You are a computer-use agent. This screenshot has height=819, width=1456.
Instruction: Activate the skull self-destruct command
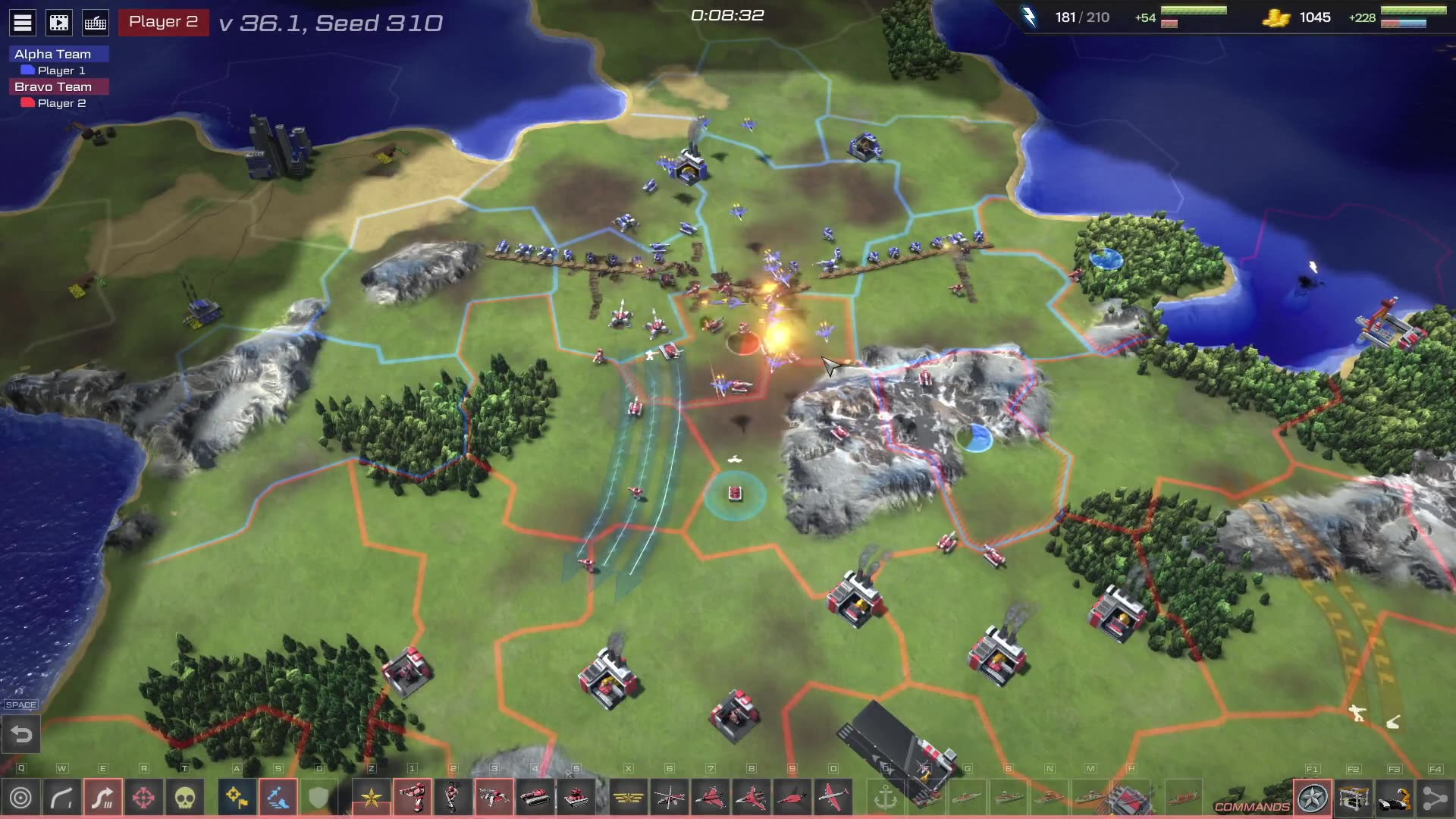184,798
